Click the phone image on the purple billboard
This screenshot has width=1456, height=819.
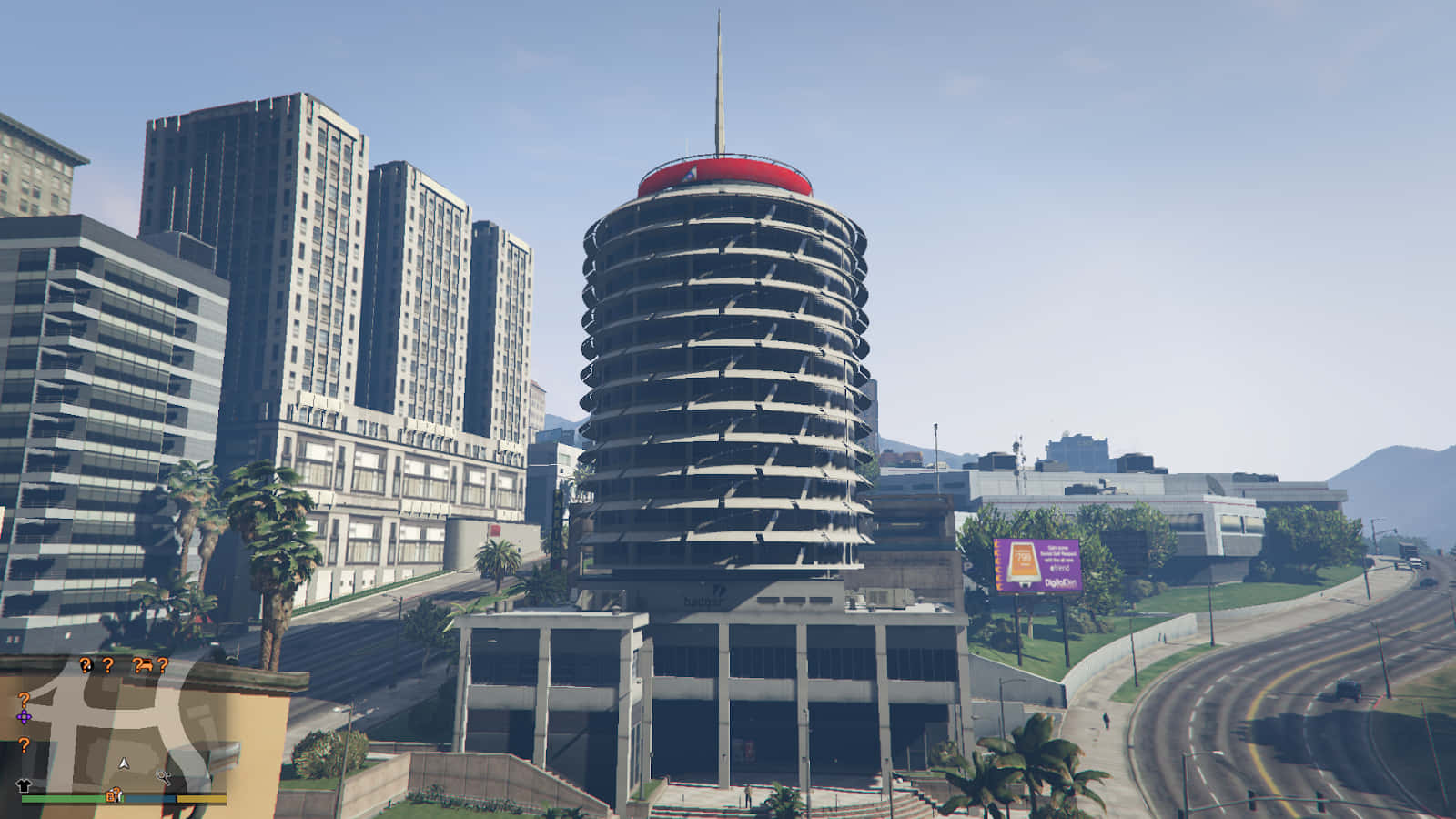click(x=1024, y=561)
